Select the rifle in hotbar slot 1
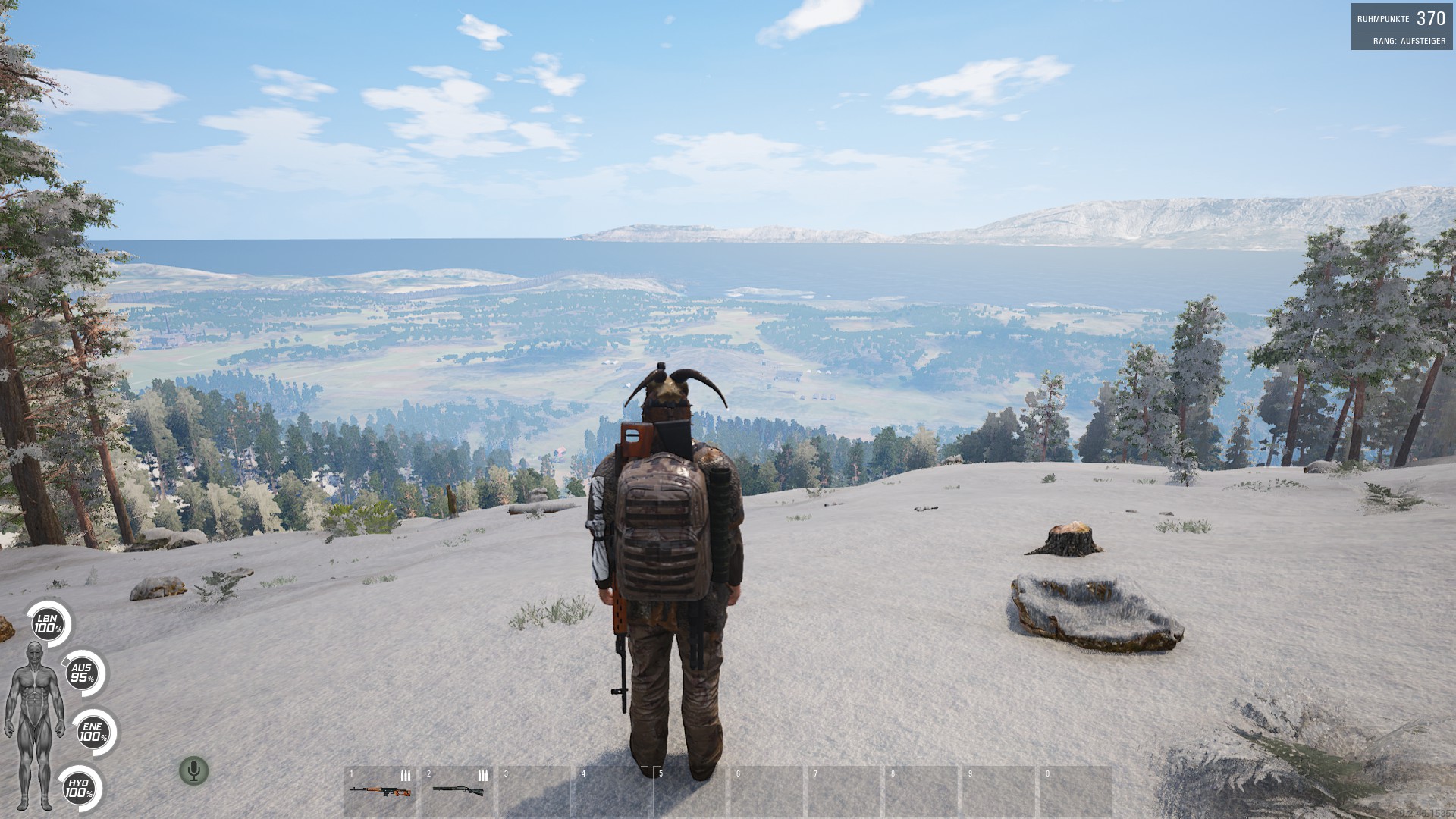The image size is (1456, 819). (380, 791)
